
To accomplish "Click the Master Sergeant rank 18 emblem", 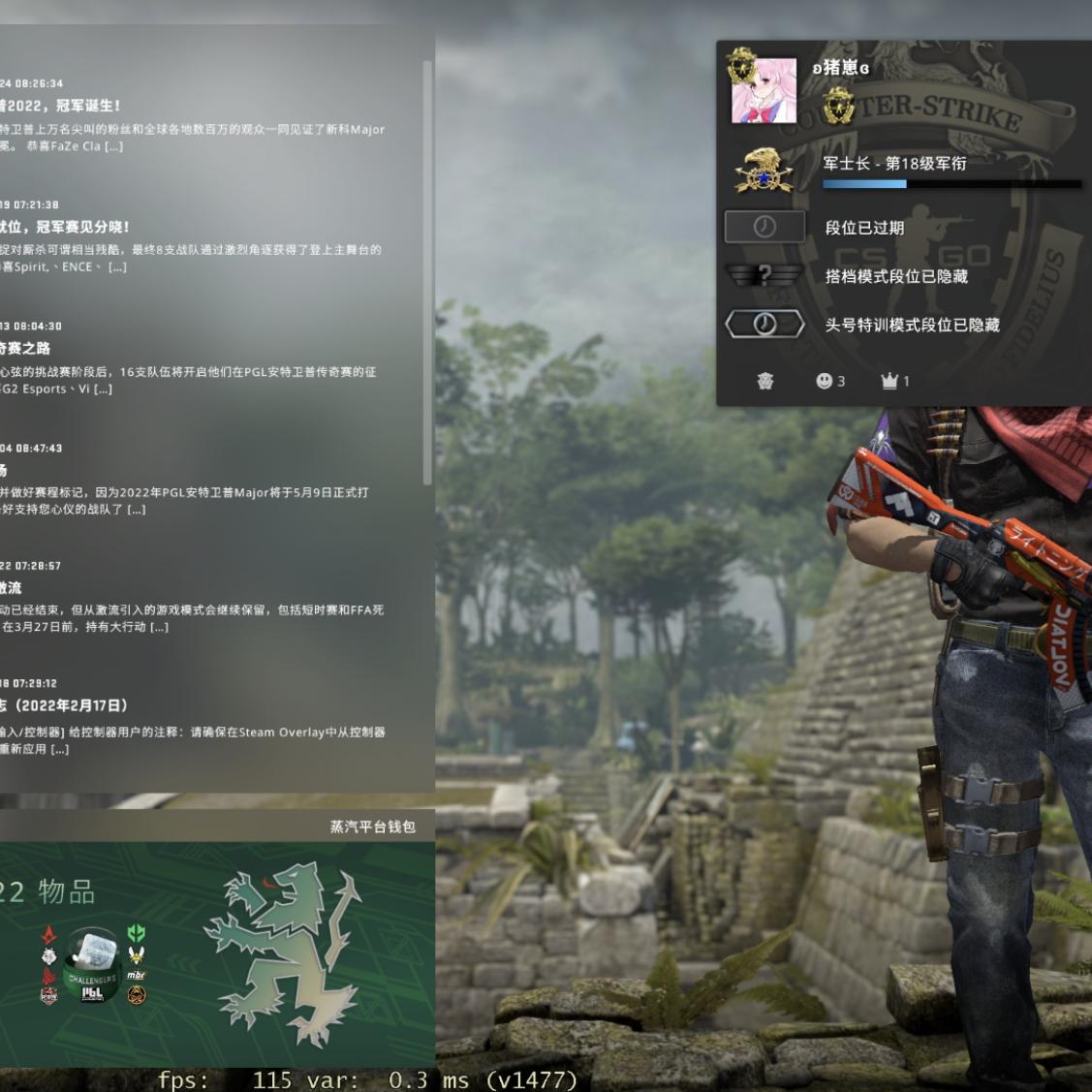I will (x=764, y=171).
